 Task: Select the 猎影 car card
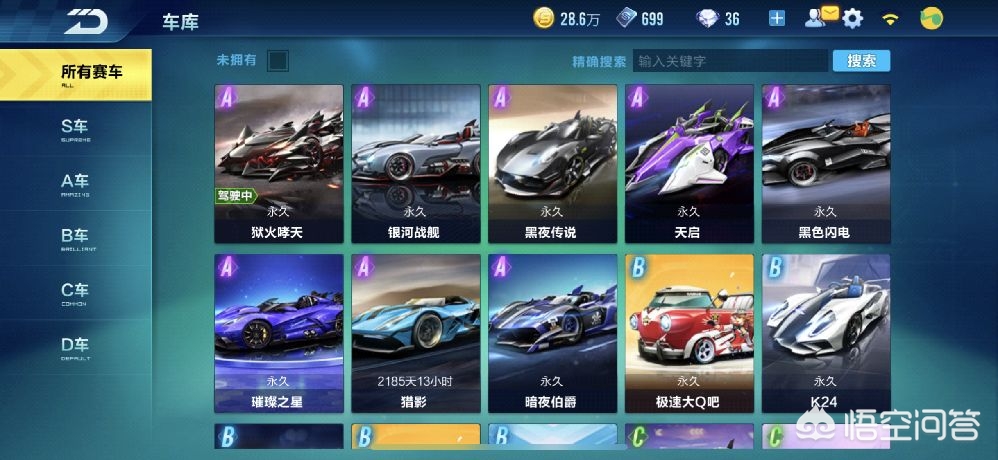[x=415, y=334]
